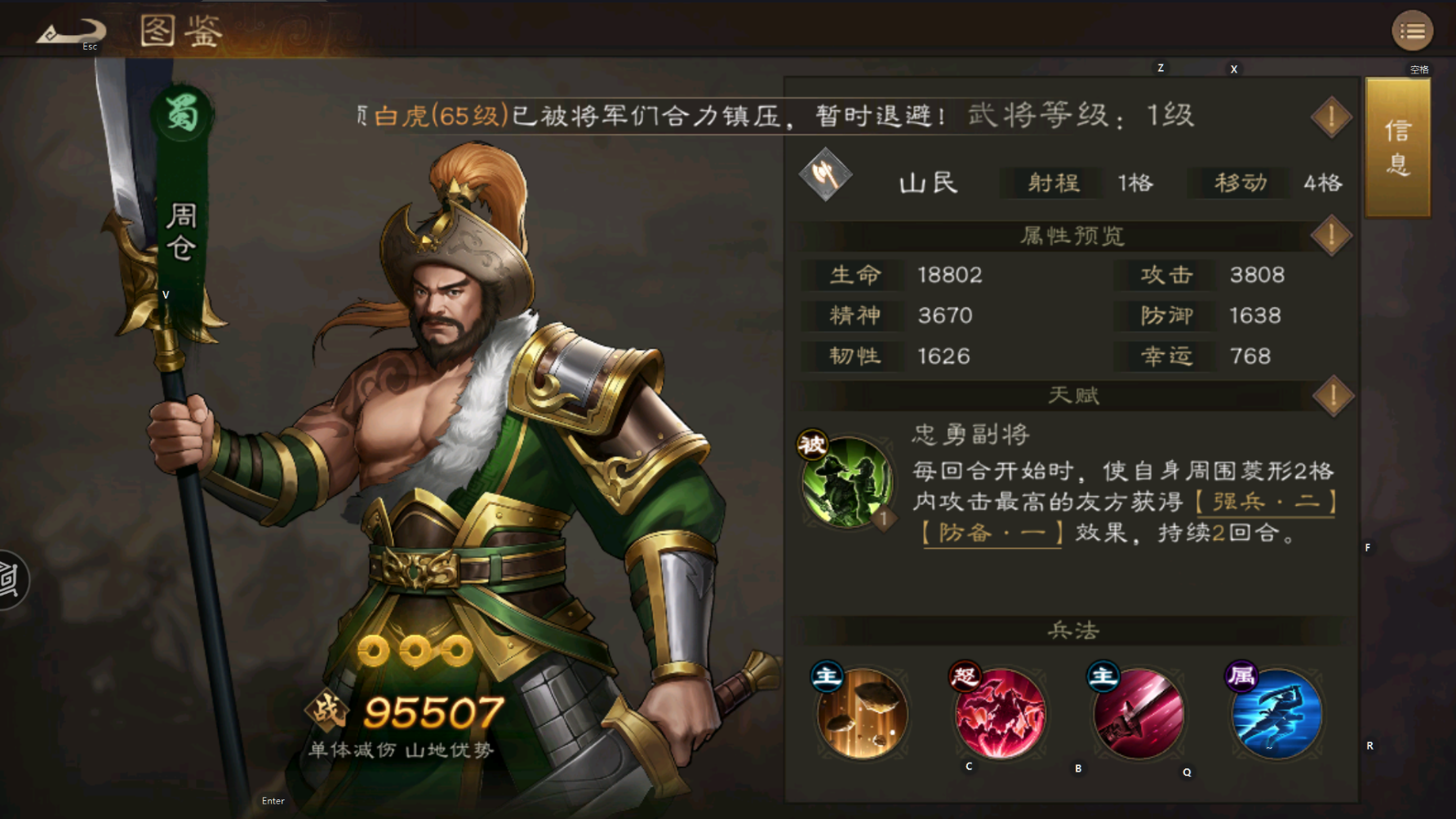The image size is (1456, 819).
Task: Toggle the middle gold medallion slot
Action: [x=417, y=653]
